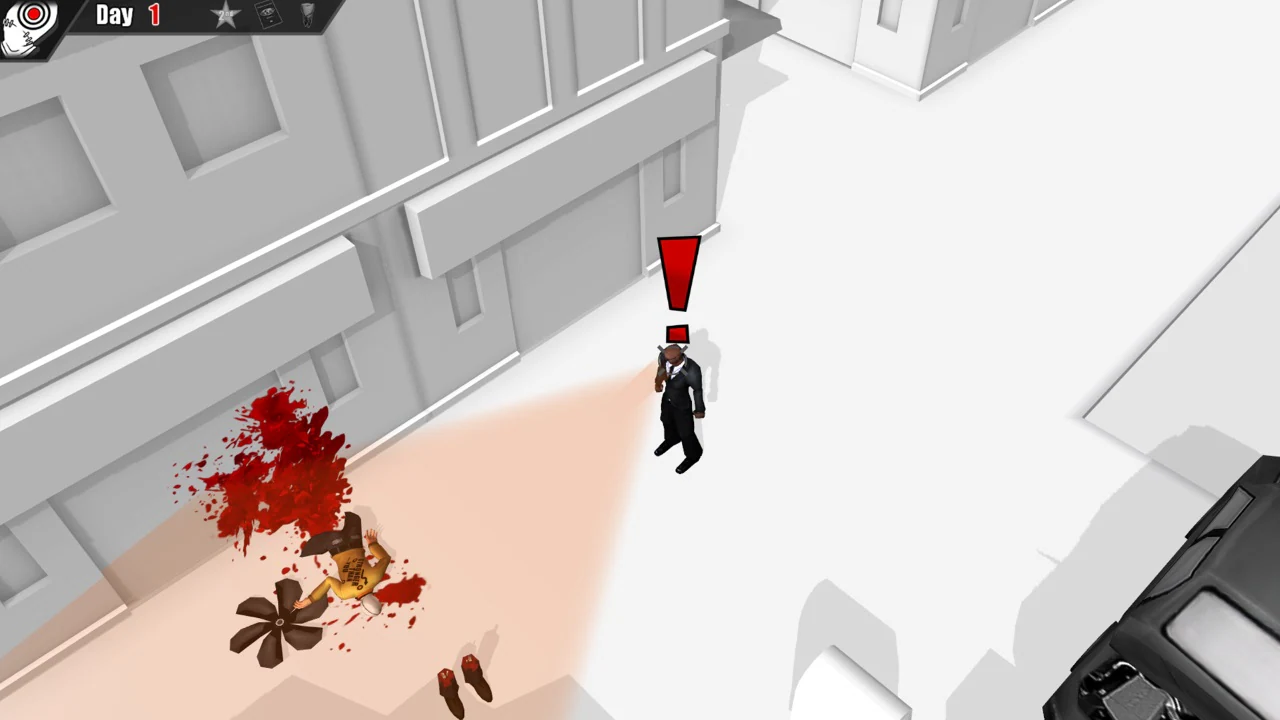The width and height of the screenshot is (1280, 720).
Task: Click the red health bar above the bad guy
Action: [x=678, y=331]
